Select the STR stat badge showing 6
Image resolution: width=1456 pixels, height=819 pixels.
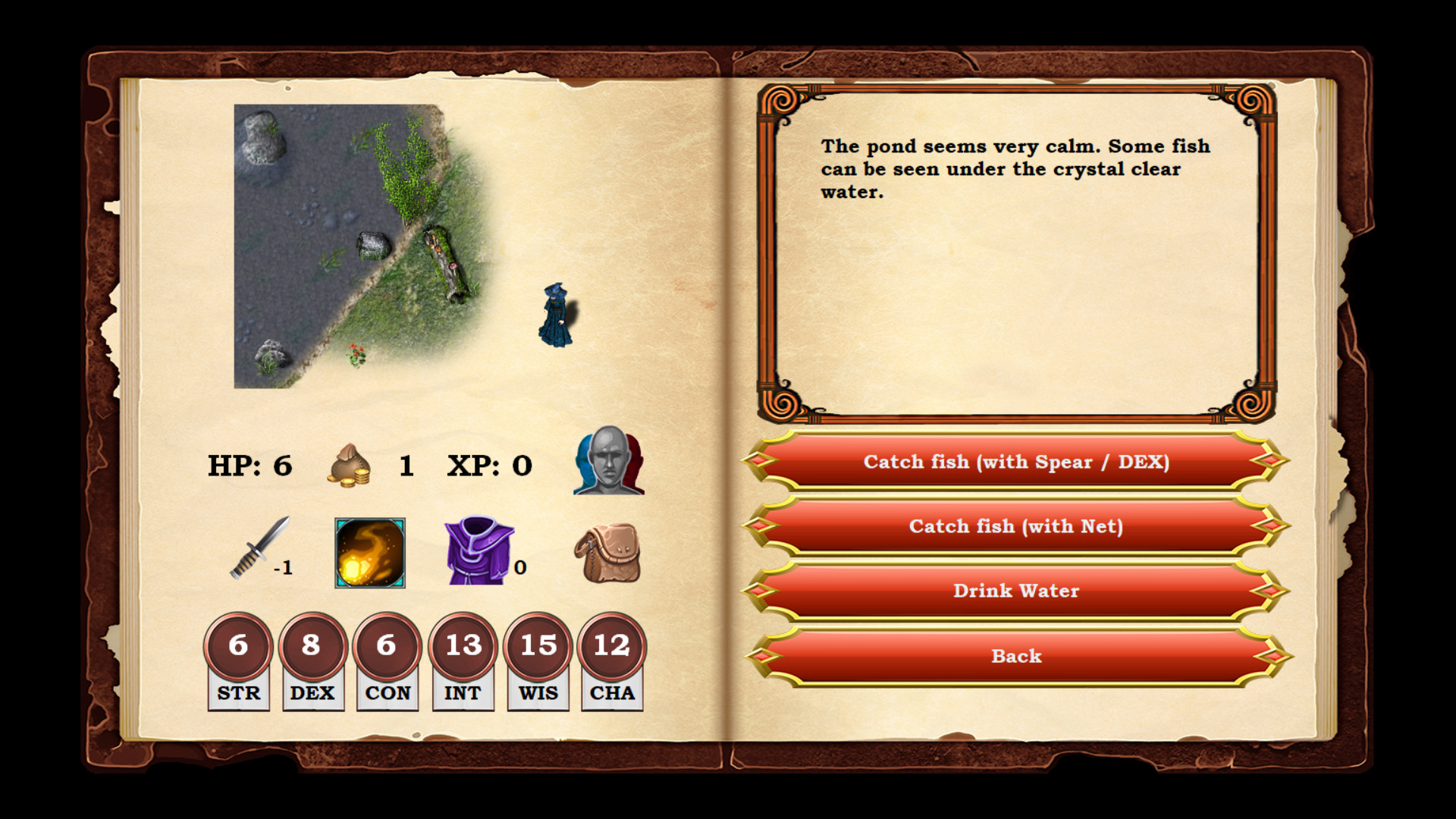click(x=237, y=647)
